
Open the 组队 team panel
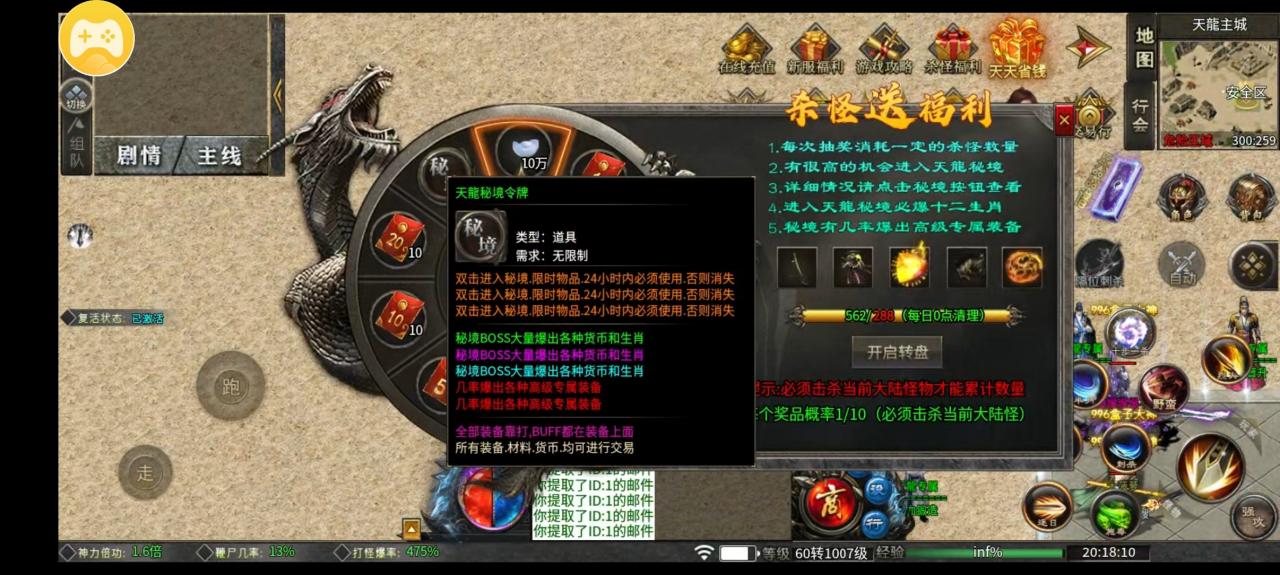coord(76,145)
